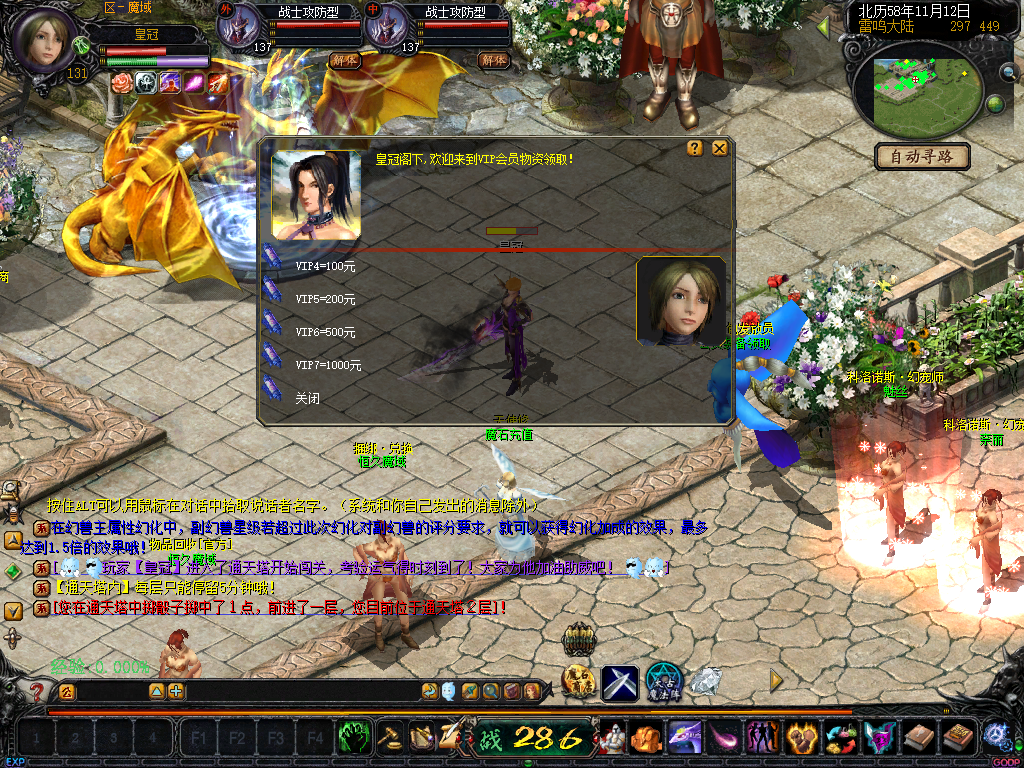The width and height of the screenshot is (1024, 768).
Task: Select the VIP5=200元 reward option
Action: coord(325,299)
